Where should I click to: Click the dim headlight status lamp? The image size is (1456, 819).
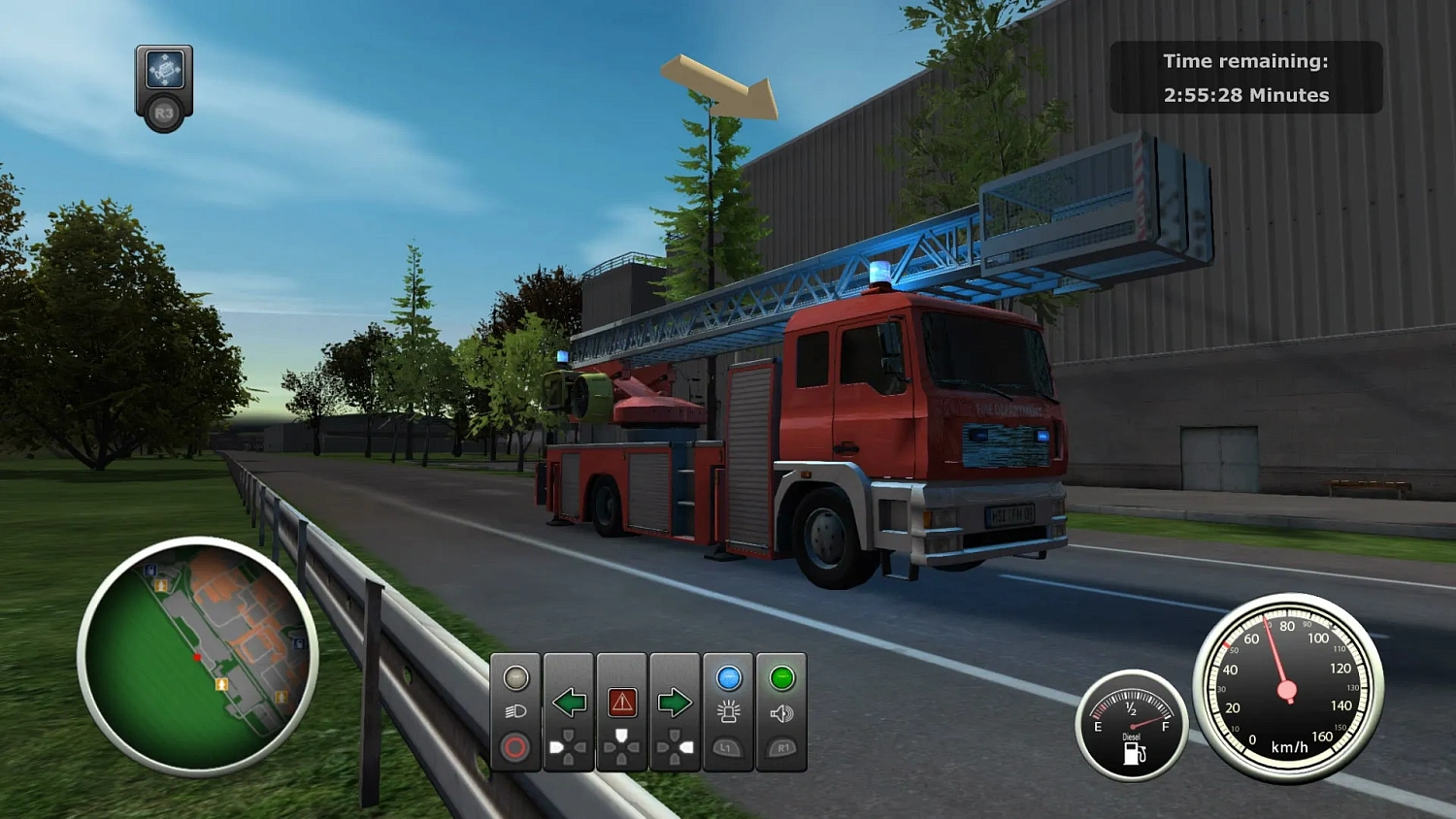516,677
